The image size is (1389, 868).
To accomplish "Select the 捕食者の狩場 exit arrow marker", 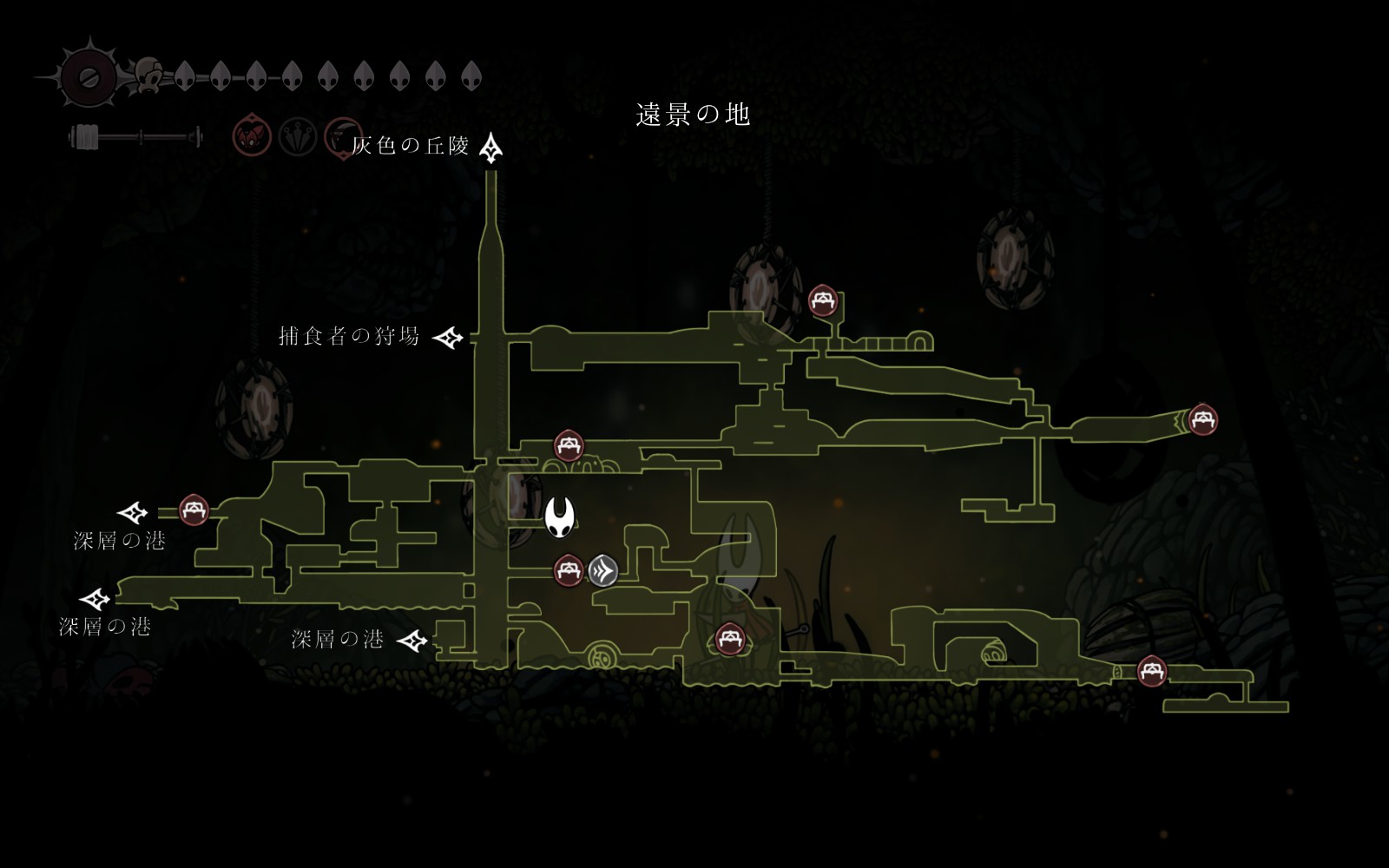I will [x=448, y=338].
